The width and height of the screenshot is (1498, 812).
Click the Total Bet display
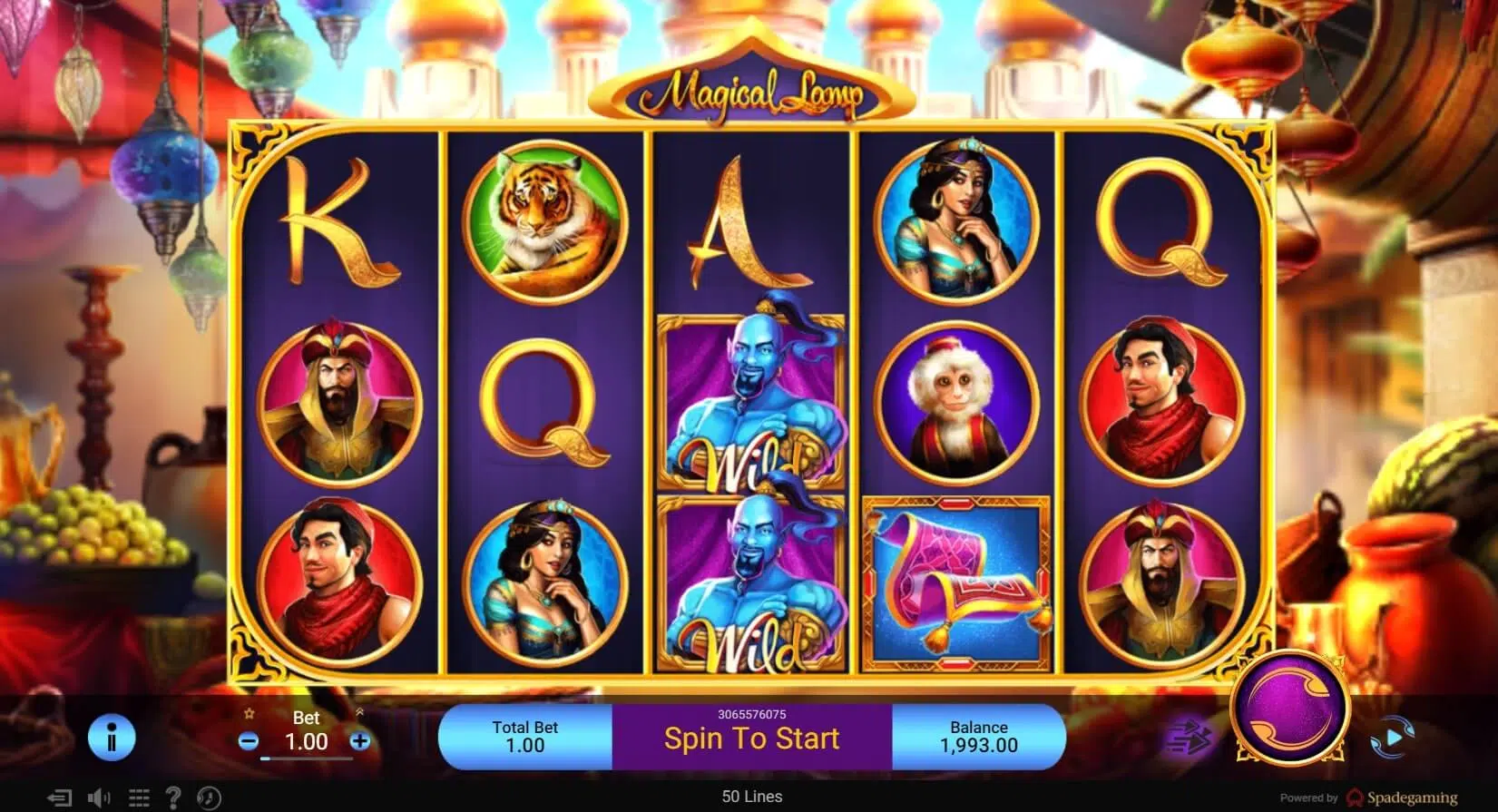524,737
